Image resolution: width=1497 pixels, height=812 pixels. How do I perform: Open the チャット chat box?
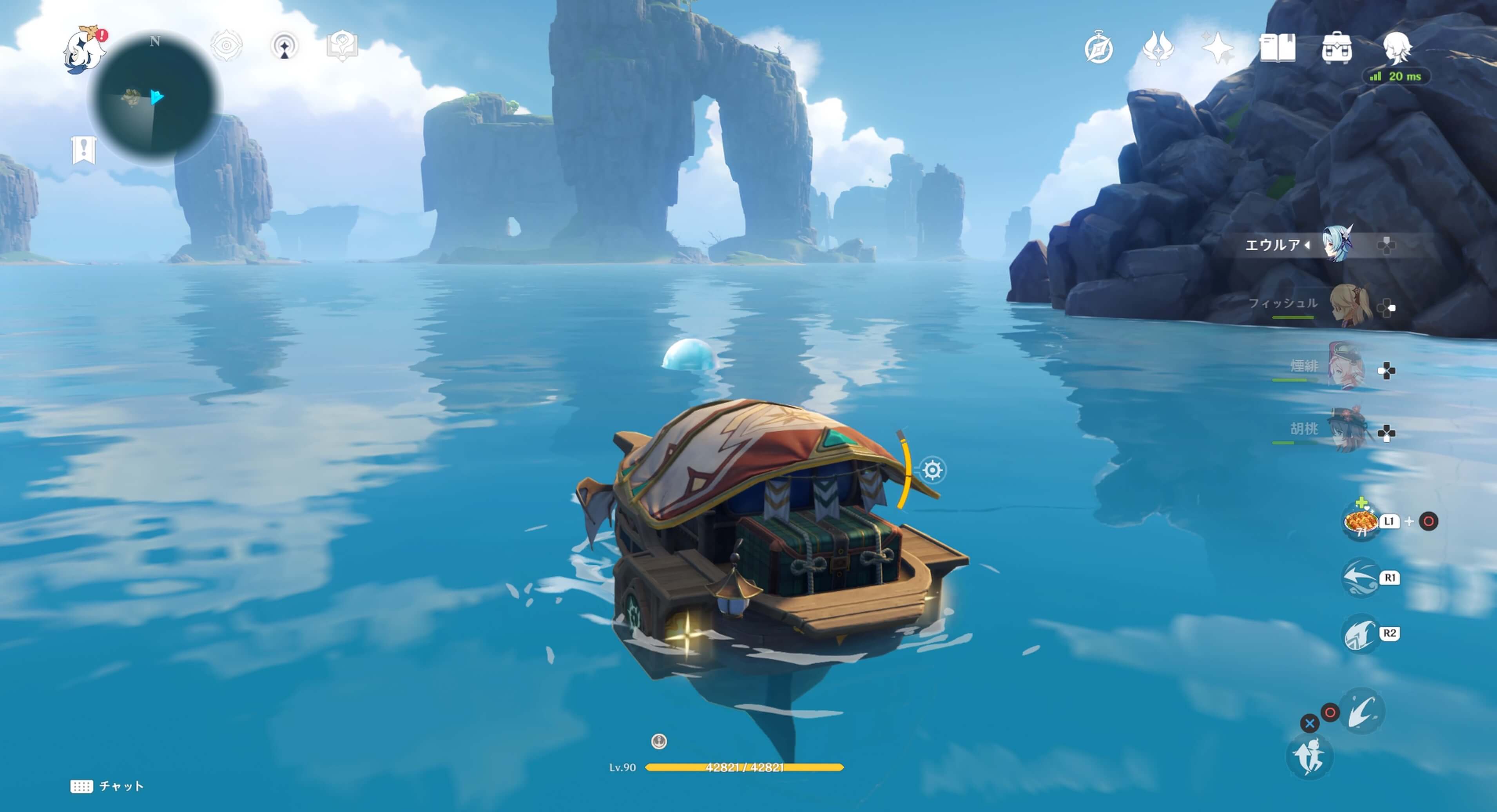coord(107,786)
